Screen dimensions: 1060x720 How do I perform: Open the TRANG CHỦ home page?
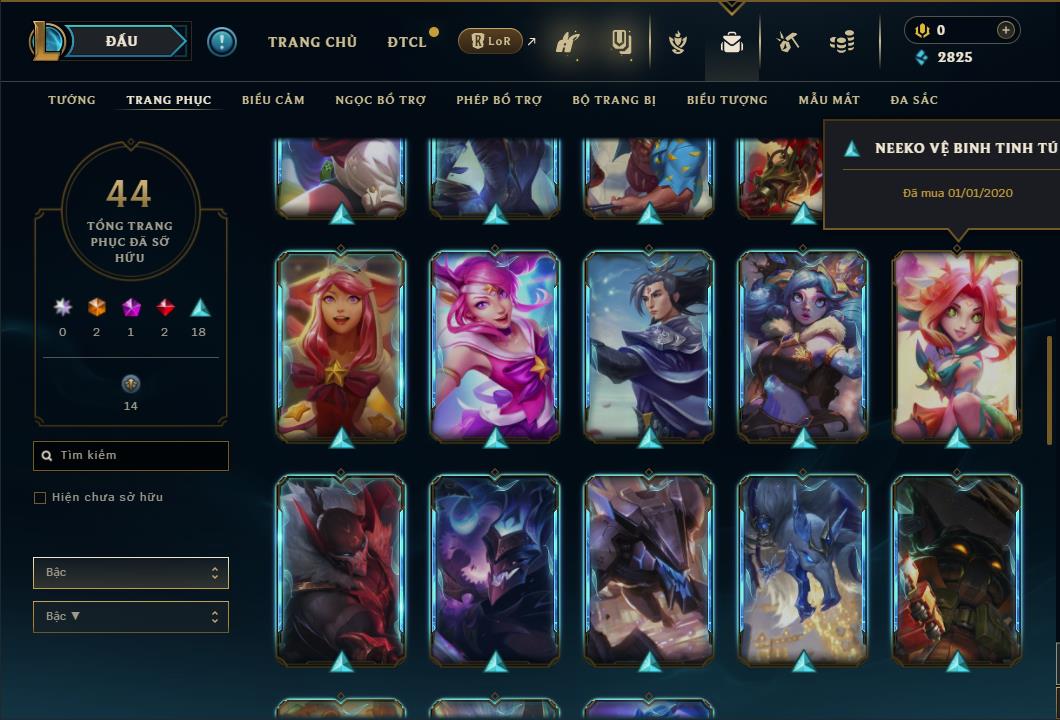(312, 42)
